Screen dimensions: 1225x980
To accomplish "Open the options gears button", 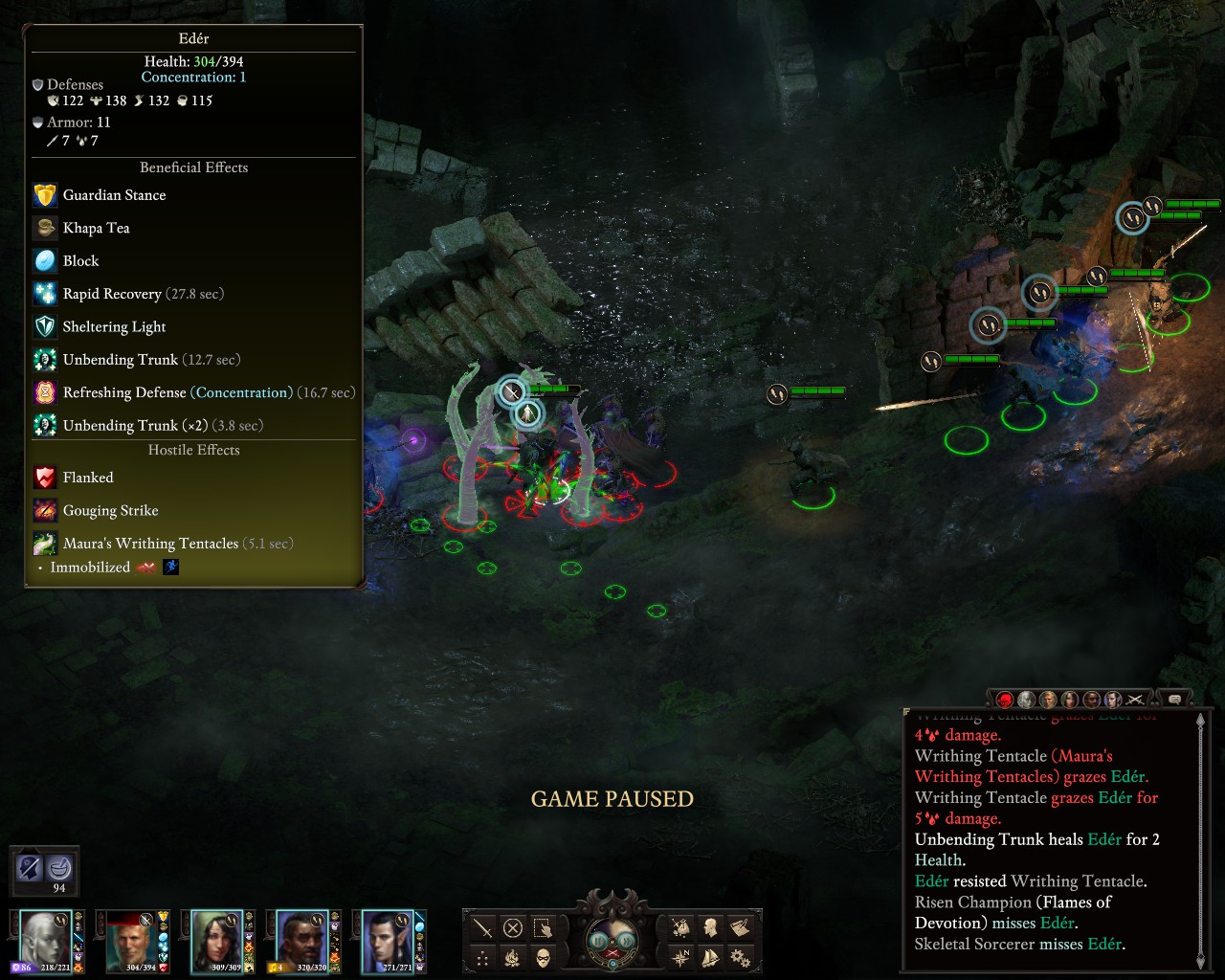I will click(x=740, y=957).
